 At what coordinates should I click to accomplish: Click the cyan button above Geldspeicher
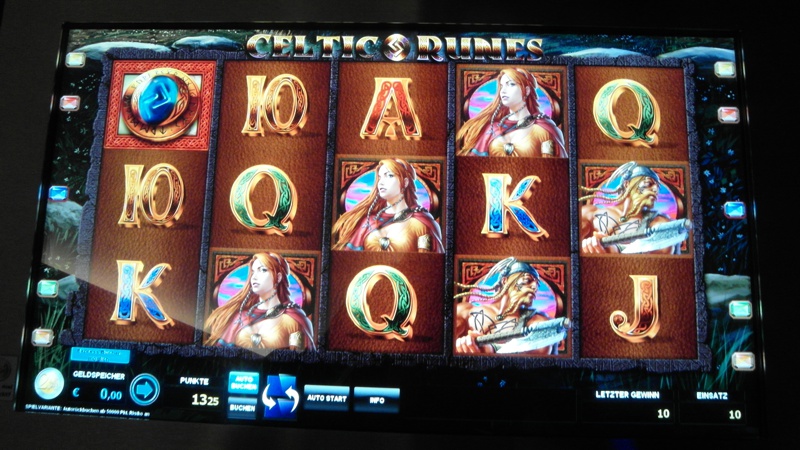[100, 355]
